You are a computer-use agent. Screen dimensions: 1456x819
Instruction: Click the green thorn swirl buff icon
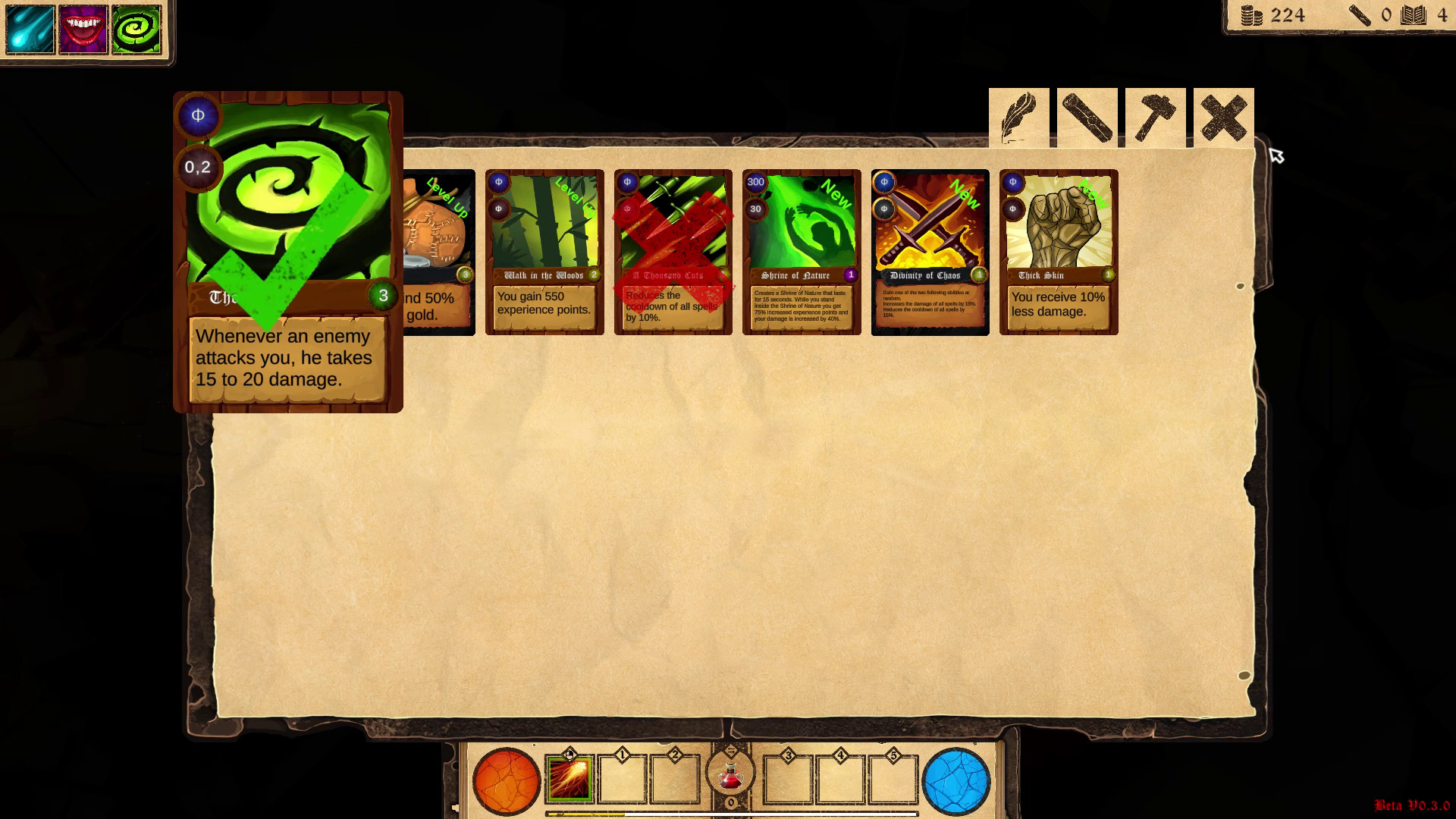[x=137, y=30]
